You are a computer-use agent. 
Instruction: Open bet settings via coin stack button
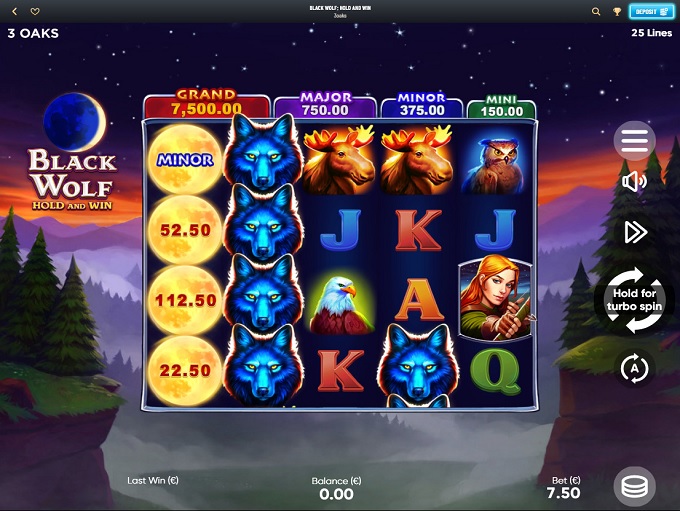point(634,487)
